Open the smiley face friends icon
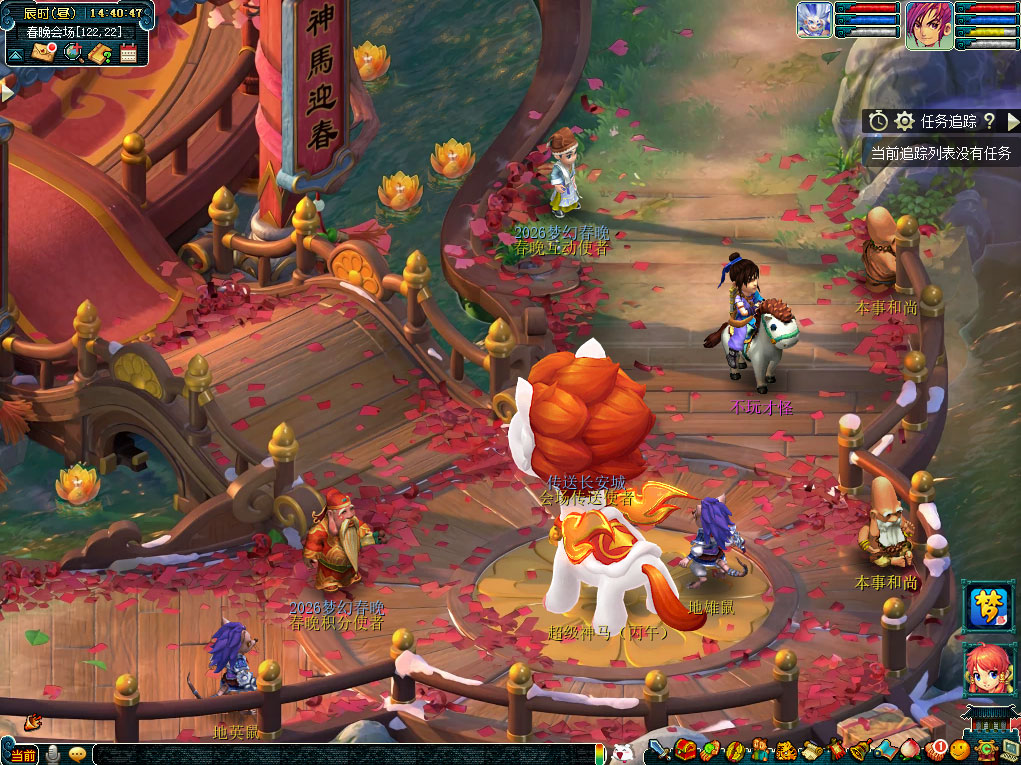The width and height of the screenshot is (1021, 765). click(x=961, y=750)
